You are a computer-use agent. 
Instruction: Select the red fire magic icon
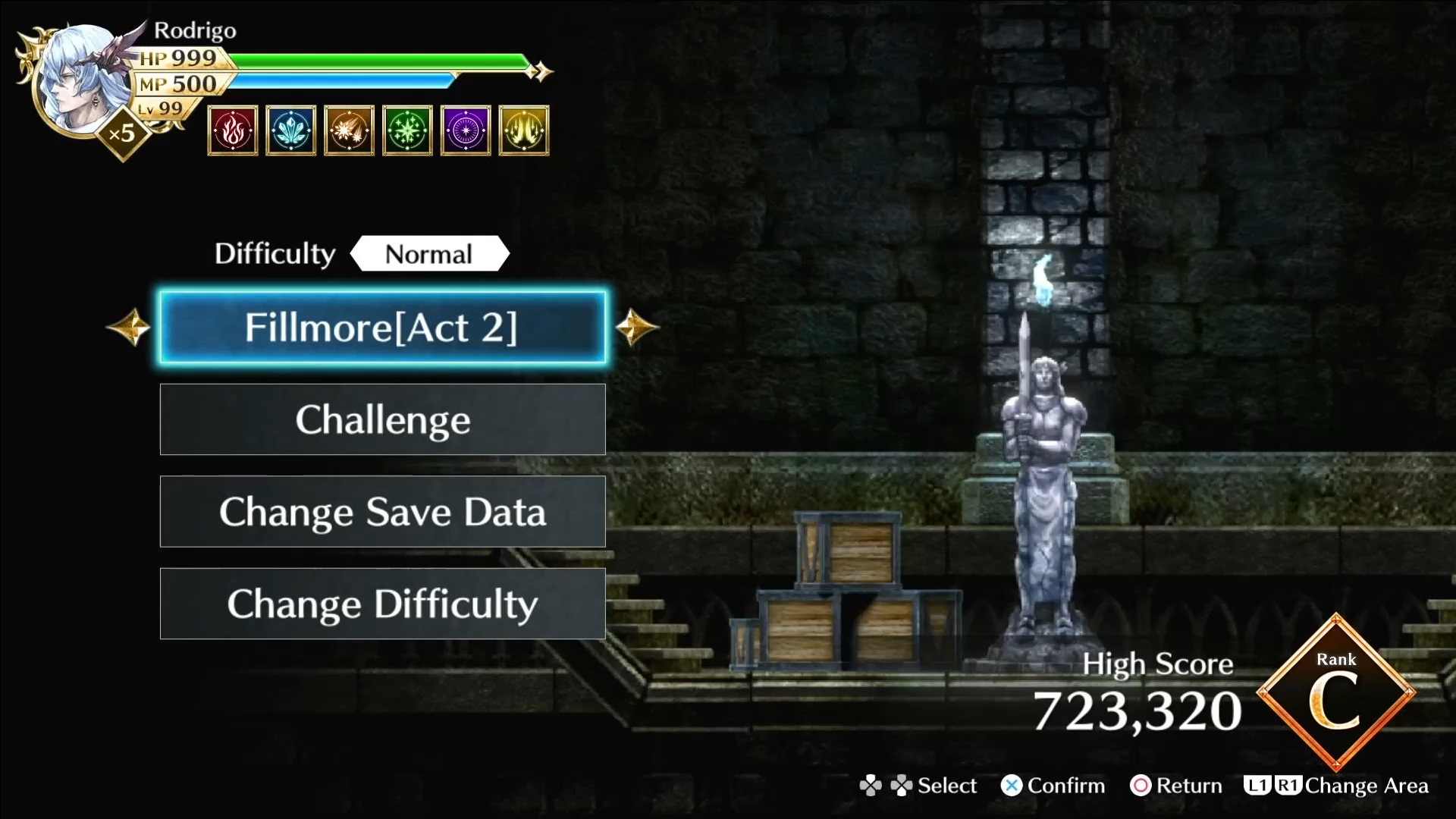tap(233, 130)
